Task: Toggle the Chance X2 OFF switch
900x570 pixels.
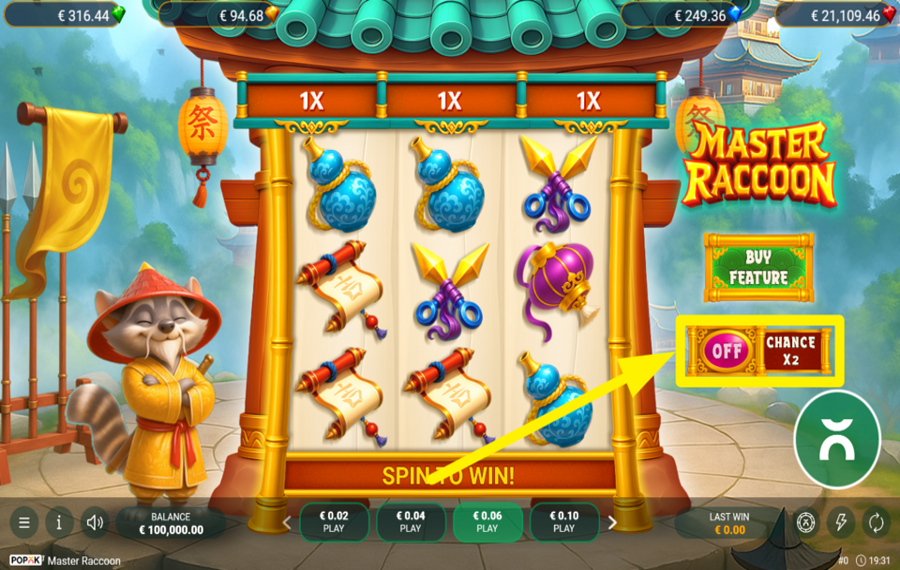Action: coord(727,351)
